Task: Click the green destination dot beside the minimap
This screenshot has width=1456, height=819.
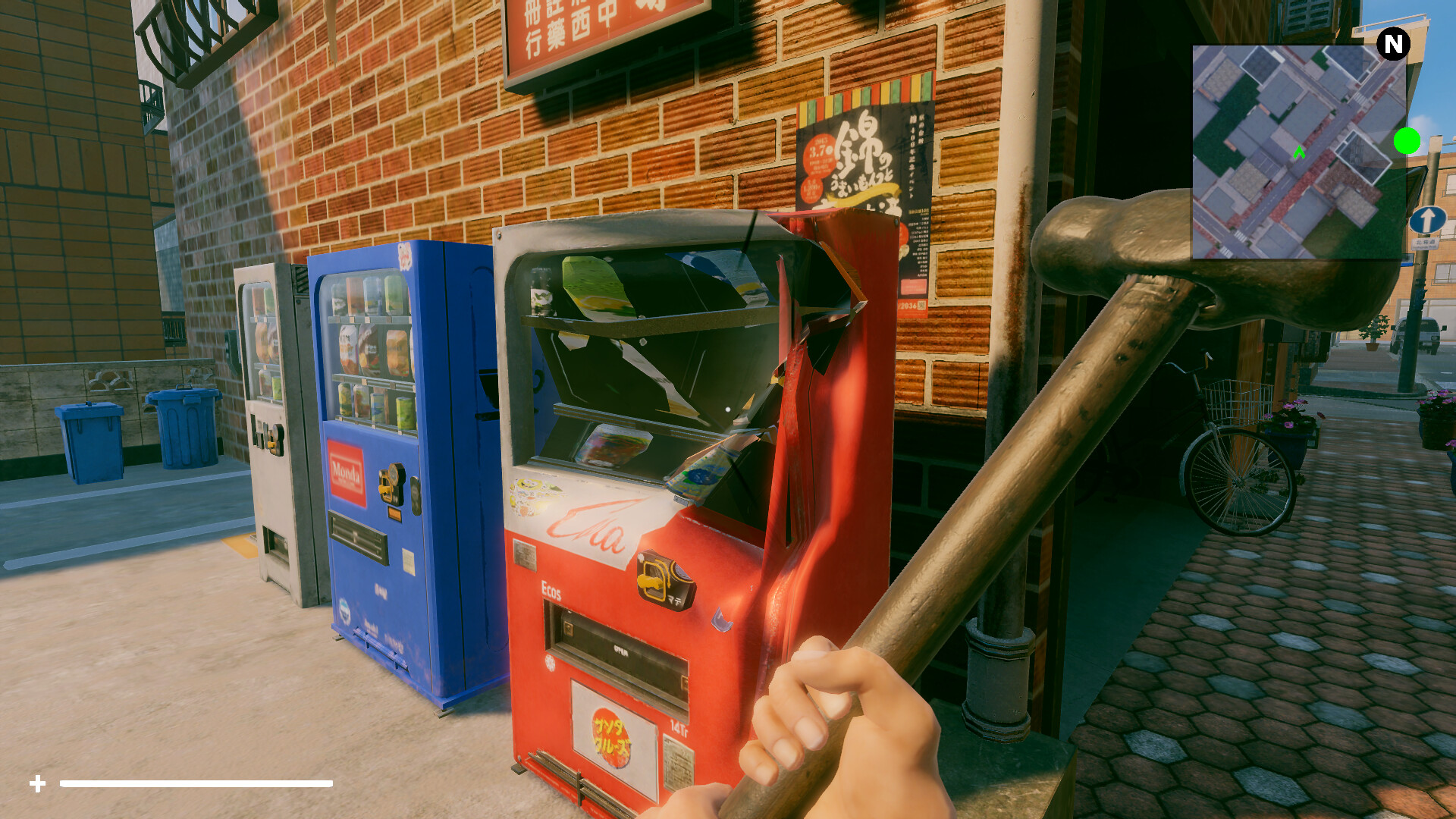Action: (1408, 142)
